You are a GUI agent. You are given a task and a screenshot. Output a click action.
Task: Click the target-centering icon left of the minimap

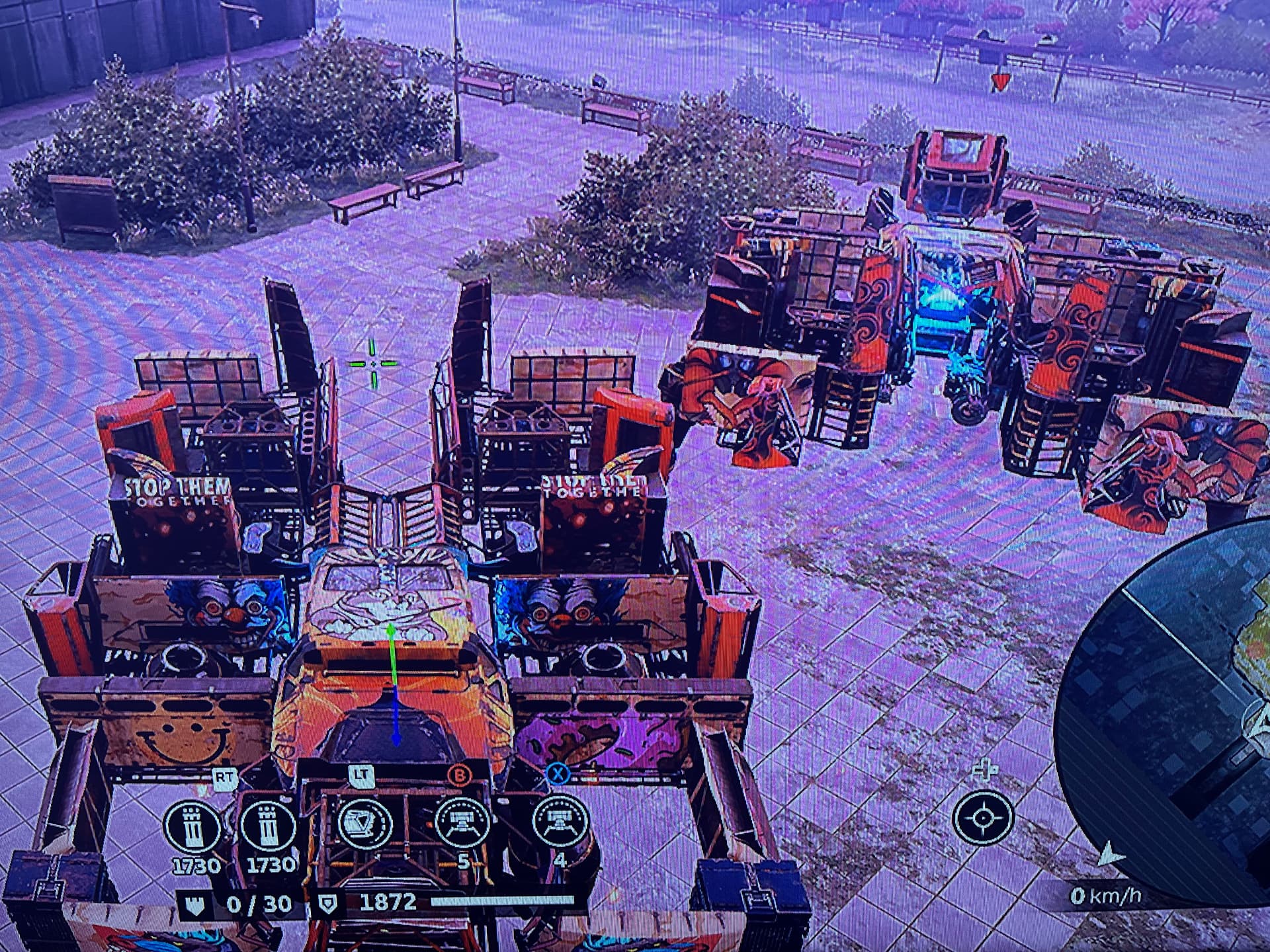tap(984, 818)
